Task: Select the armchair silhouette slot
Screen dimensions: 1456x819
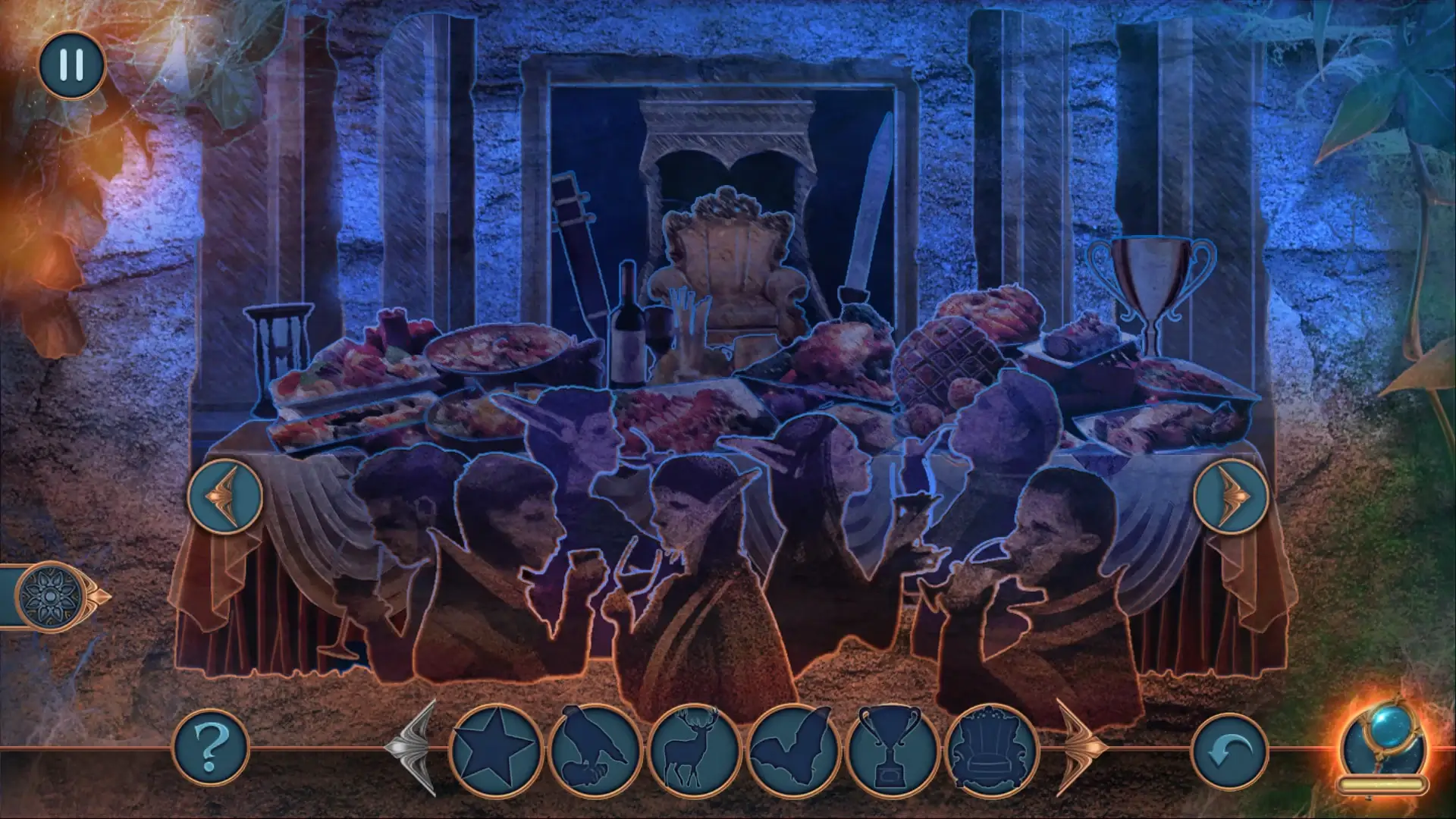Action: coord(993,750)
